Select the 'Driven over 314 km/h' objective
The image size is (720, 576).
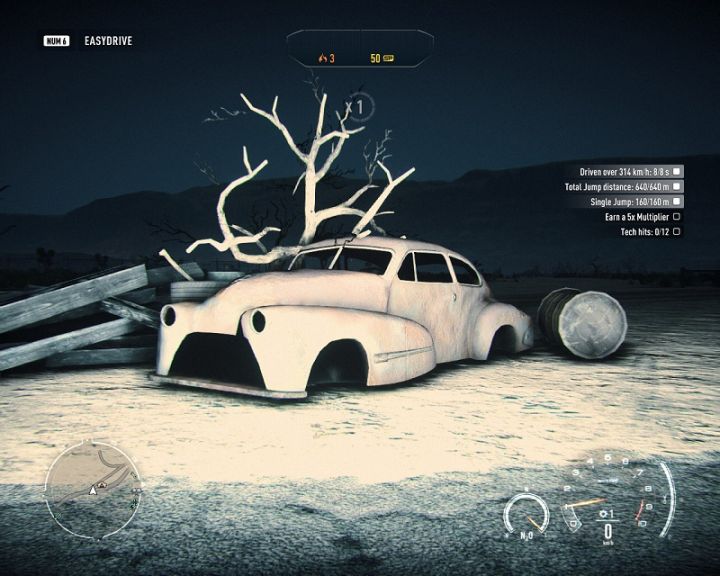coord(623,172)
